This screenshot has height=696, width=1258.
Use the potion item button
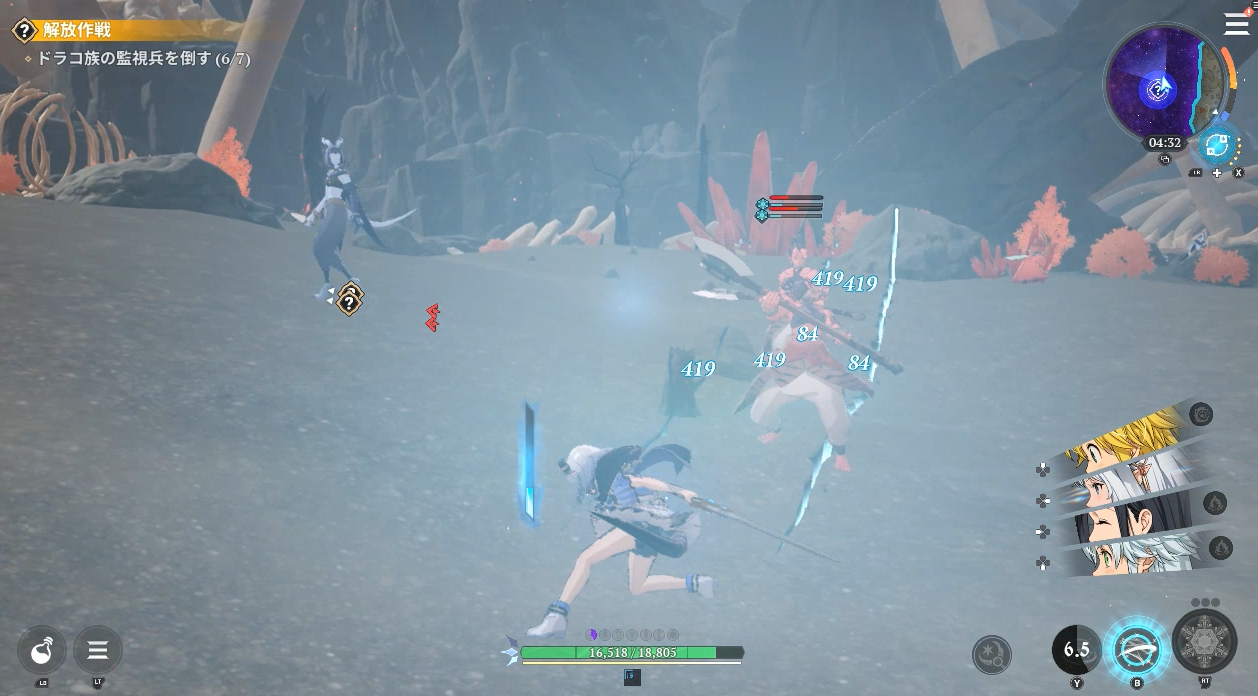click(42, 651)
